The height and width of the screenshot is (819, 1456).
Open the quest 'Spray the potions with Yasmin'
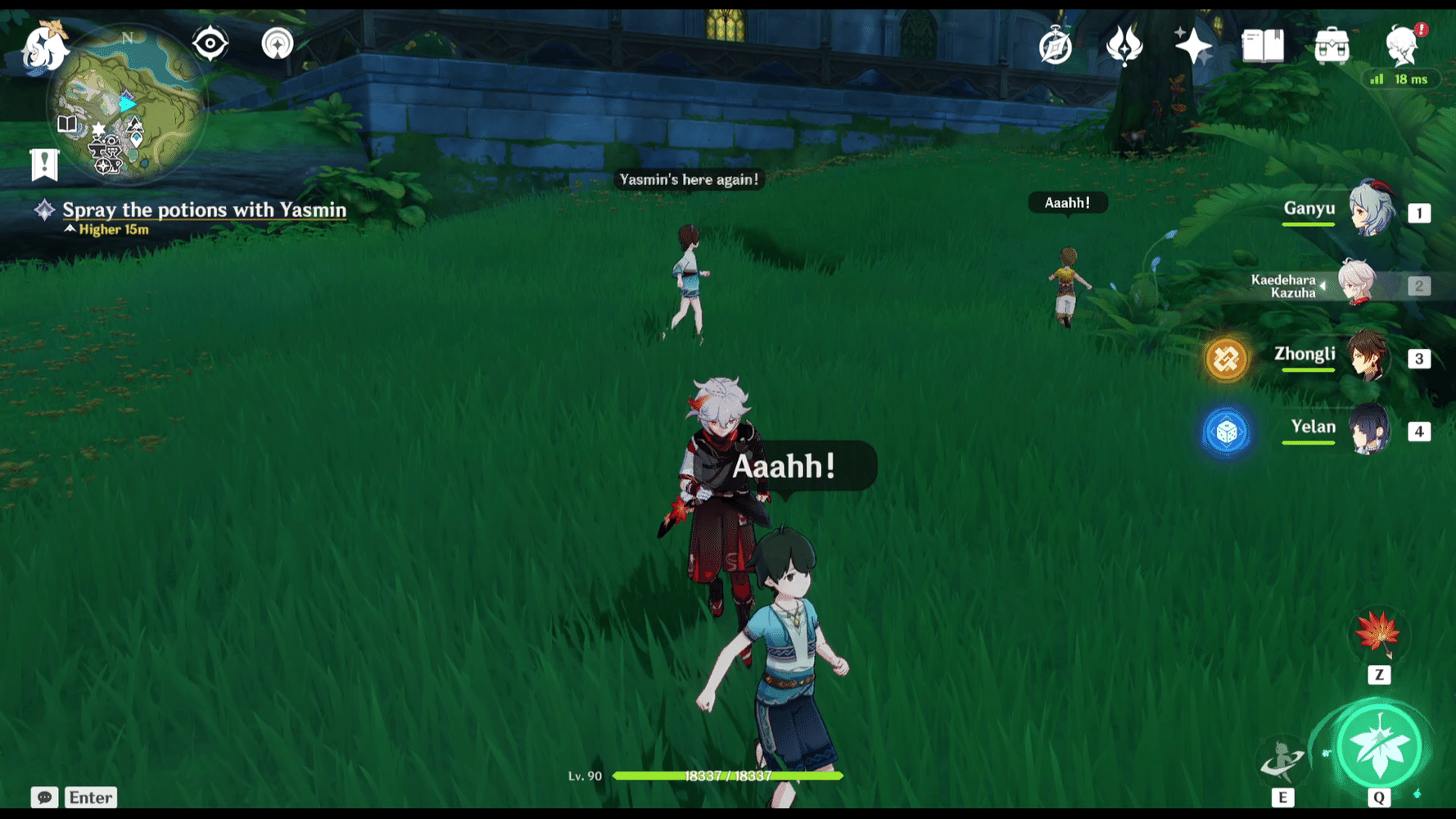point(203,210)
